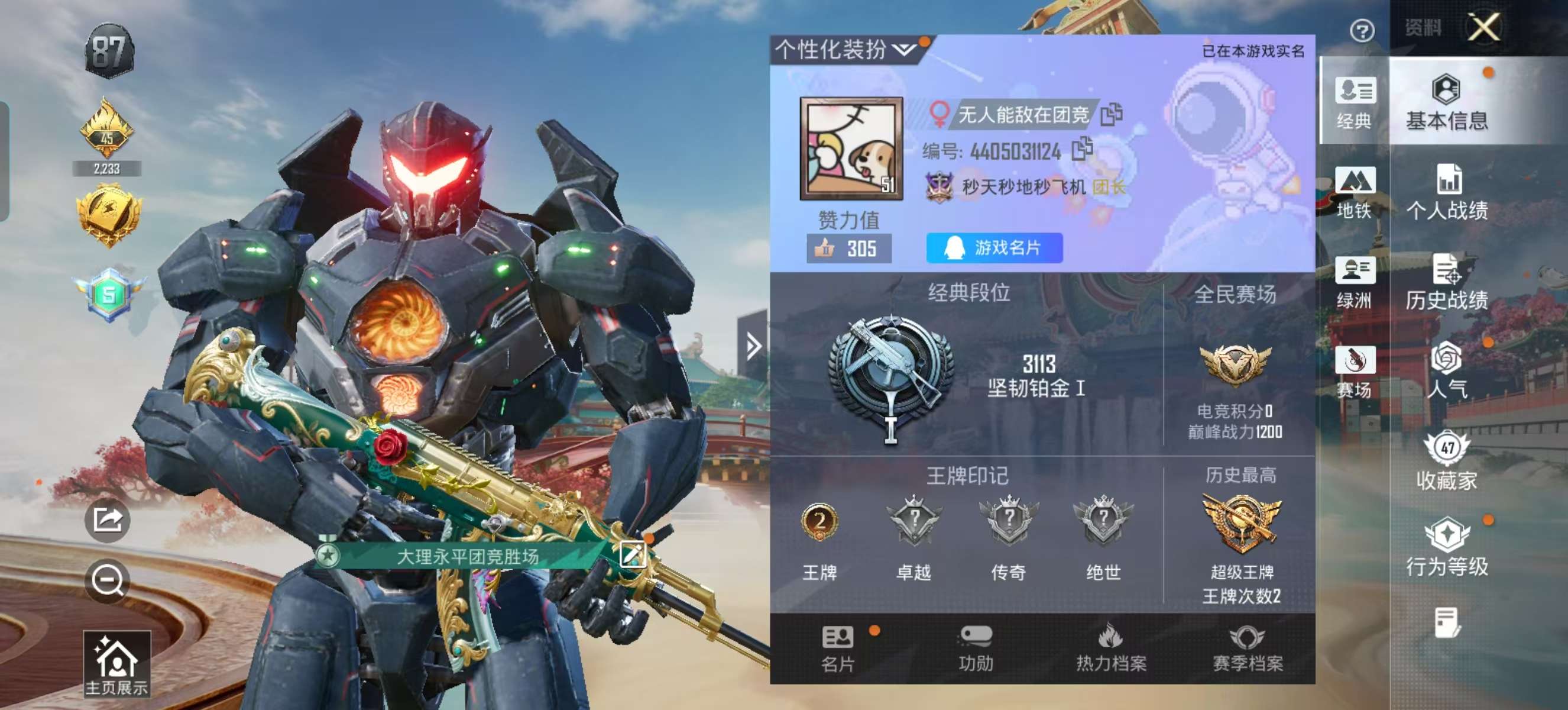Expand the 个性化装扮 dropdown chevron
This screenshot has height=710, width=1568.
(905, 51)
